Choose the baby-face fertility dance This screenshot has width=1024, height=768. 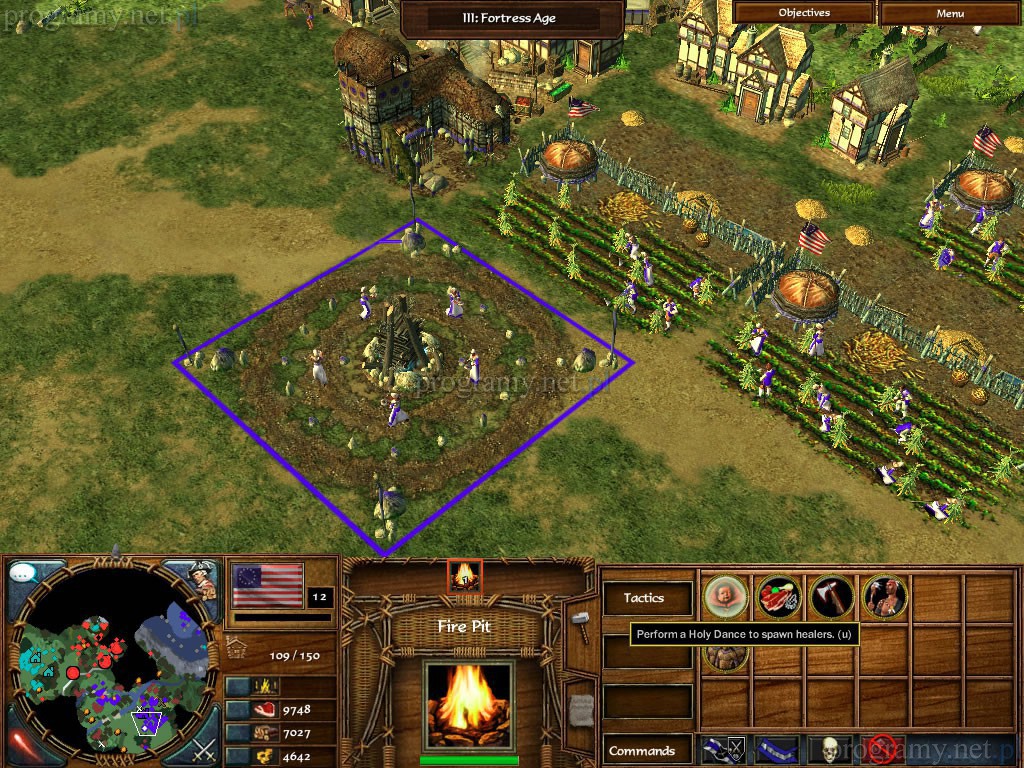726,598
